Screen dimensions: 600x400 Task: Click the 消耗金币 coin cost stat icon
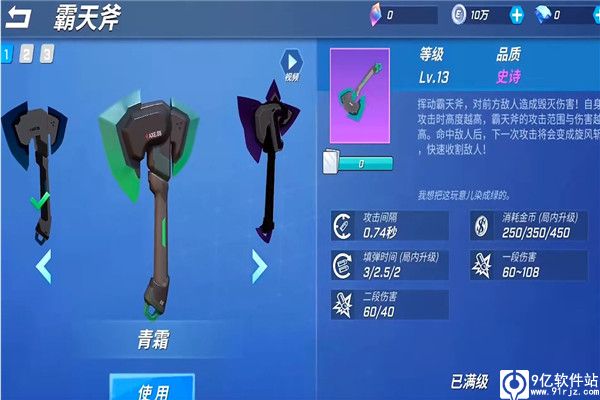(480, 225)
